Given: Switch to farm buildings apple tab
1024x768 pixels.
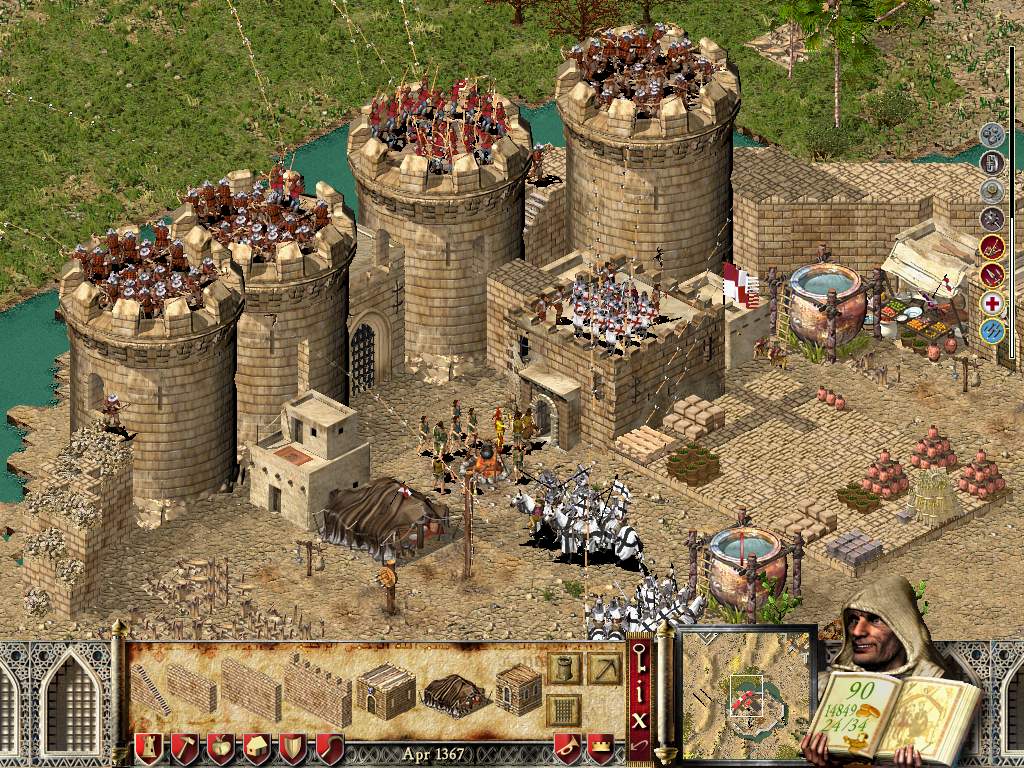Looking at the screenshot, I should [x=221, y=749].
